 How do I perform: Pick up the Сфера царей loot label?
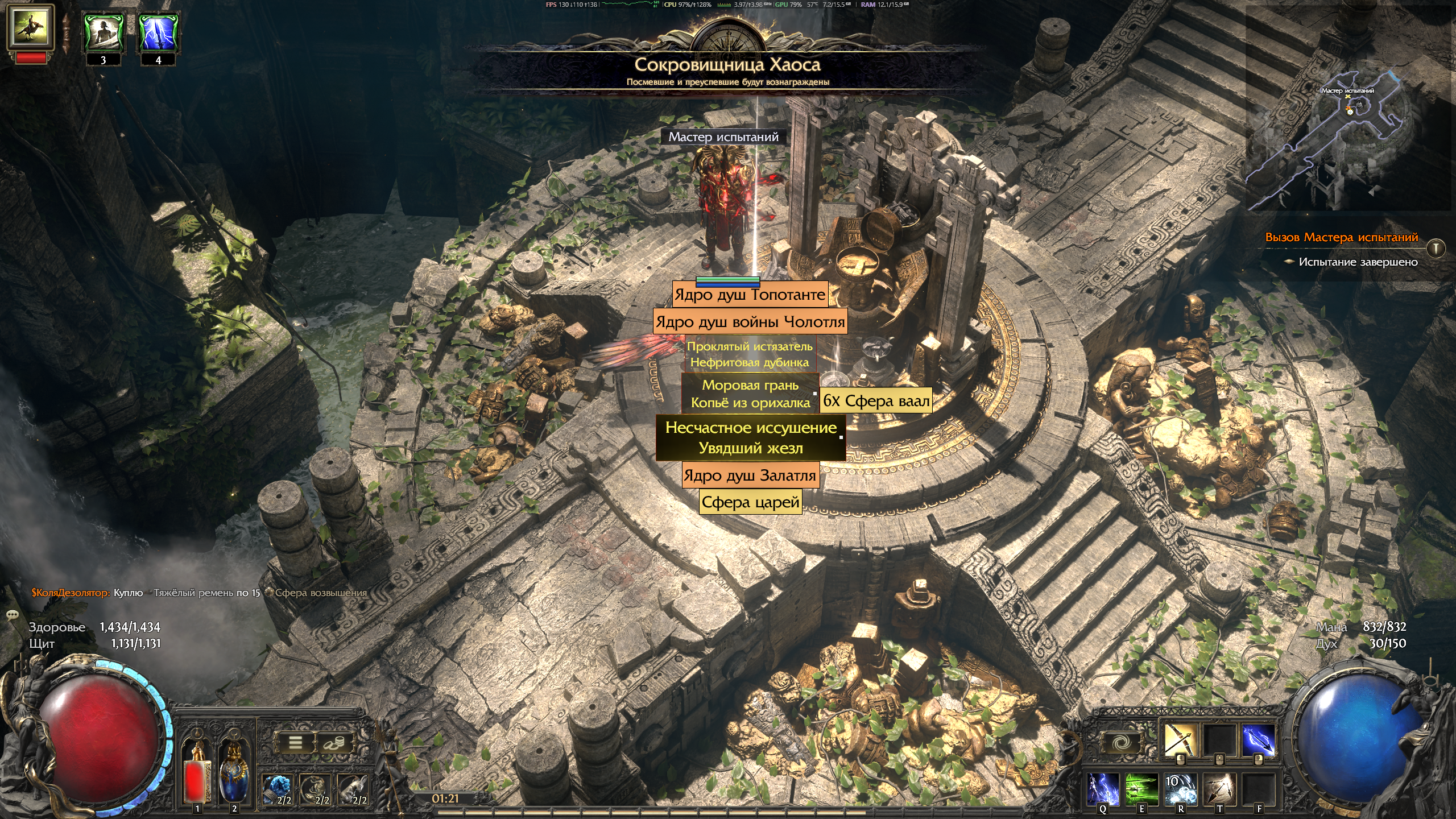pos(750,502)
